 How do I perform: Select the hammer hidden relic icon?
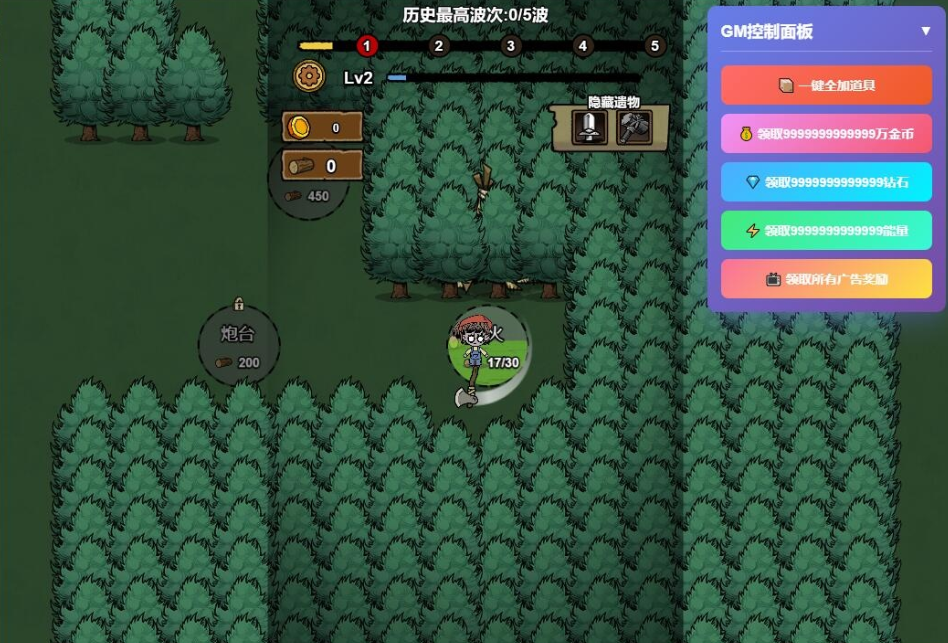coord(633,128)
